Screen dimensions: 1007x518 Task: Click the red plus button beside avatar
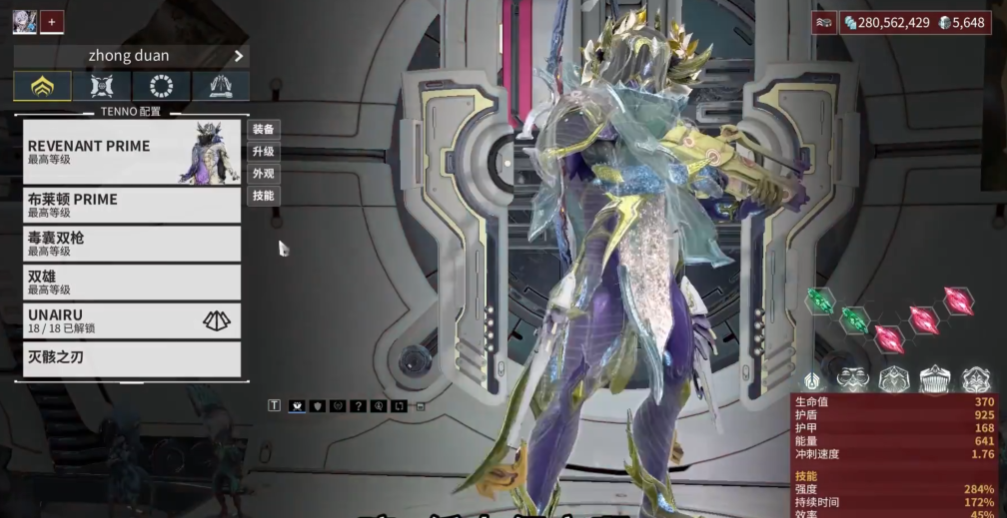tap(52, 21)
